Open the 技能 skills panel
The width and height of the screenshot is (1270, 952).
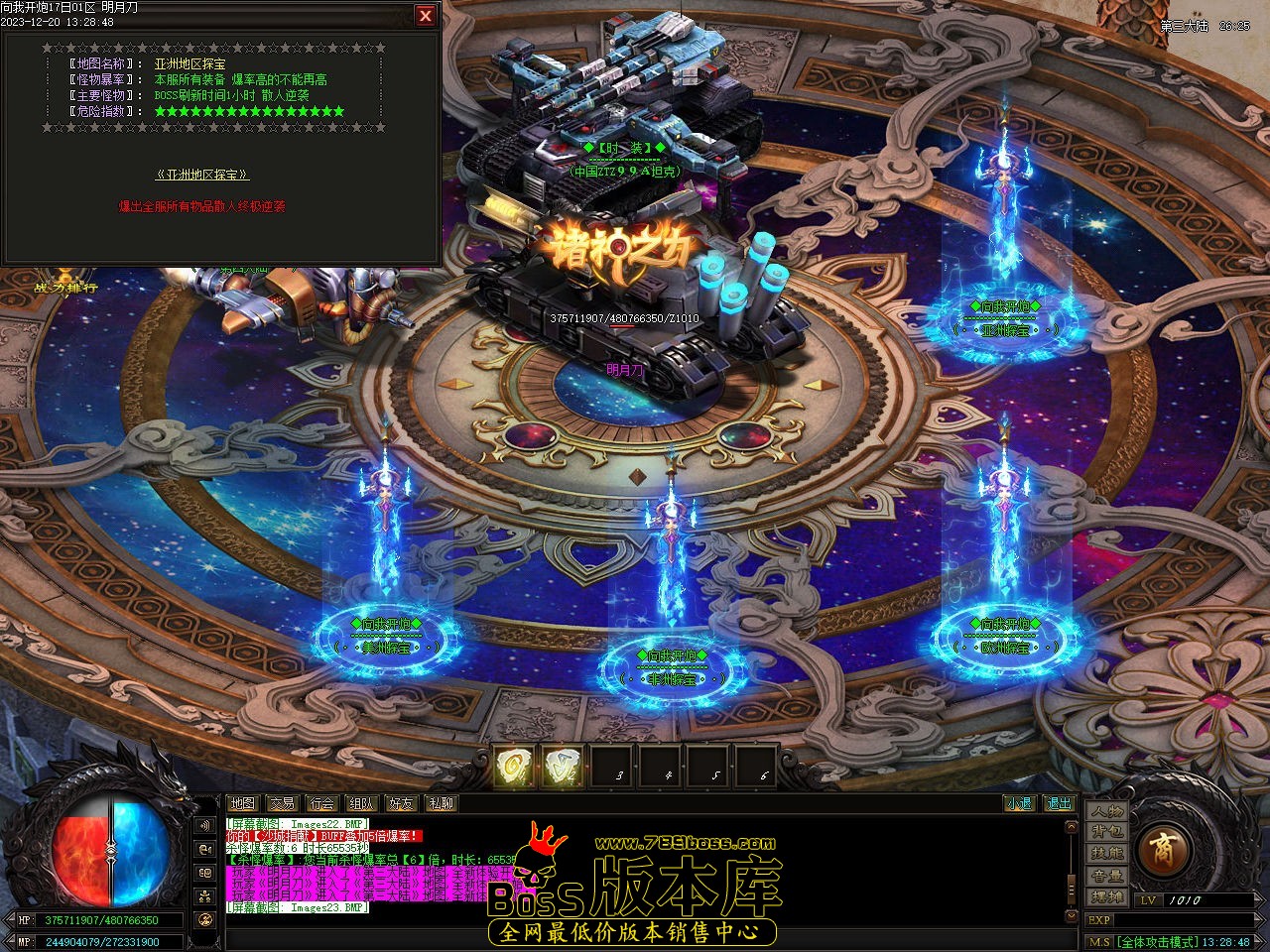1106,854
